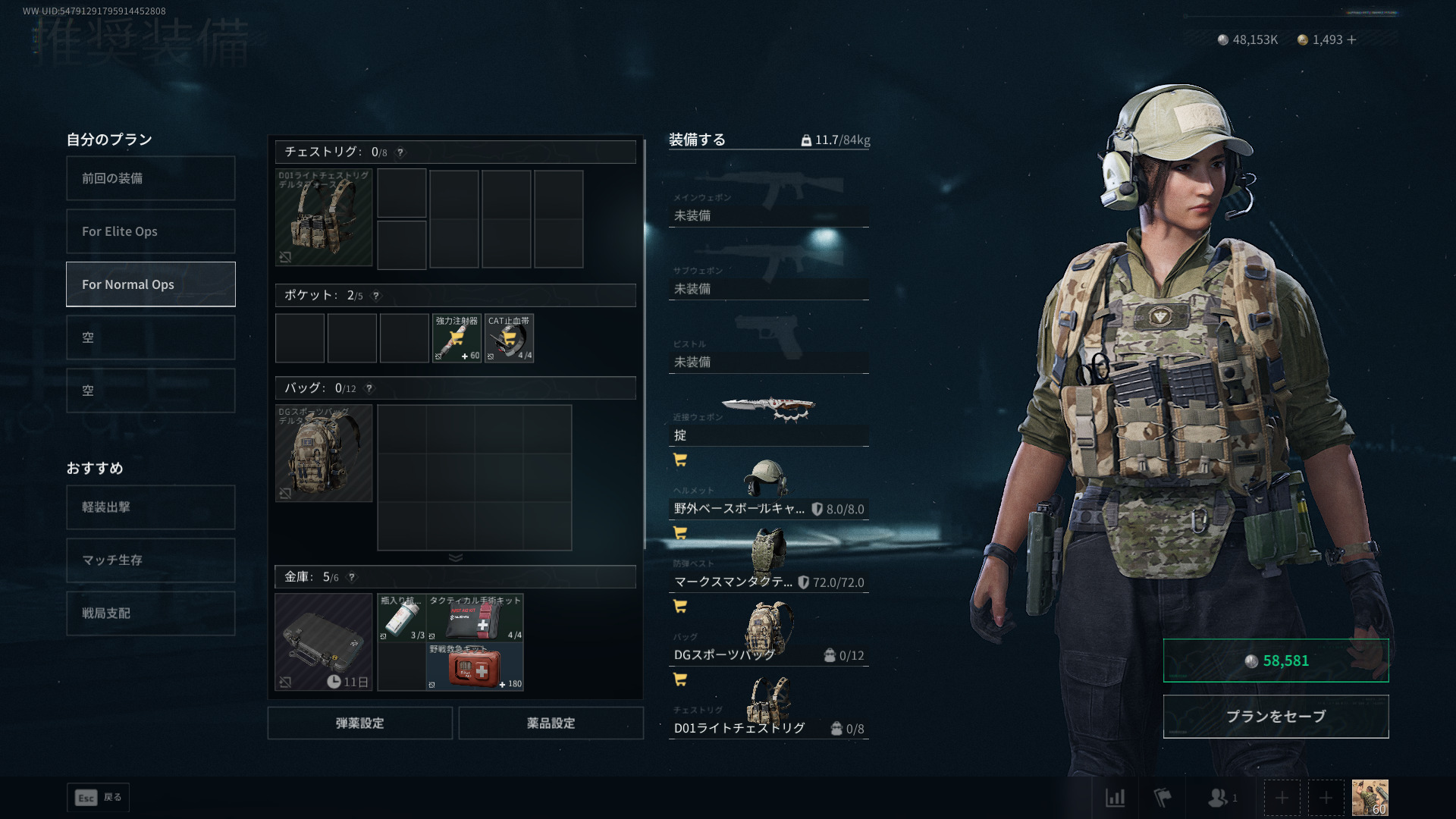This screenshot has width=1456, height=819.
Task: Go back with the 戻る button
Action: (x=99, y=798)
